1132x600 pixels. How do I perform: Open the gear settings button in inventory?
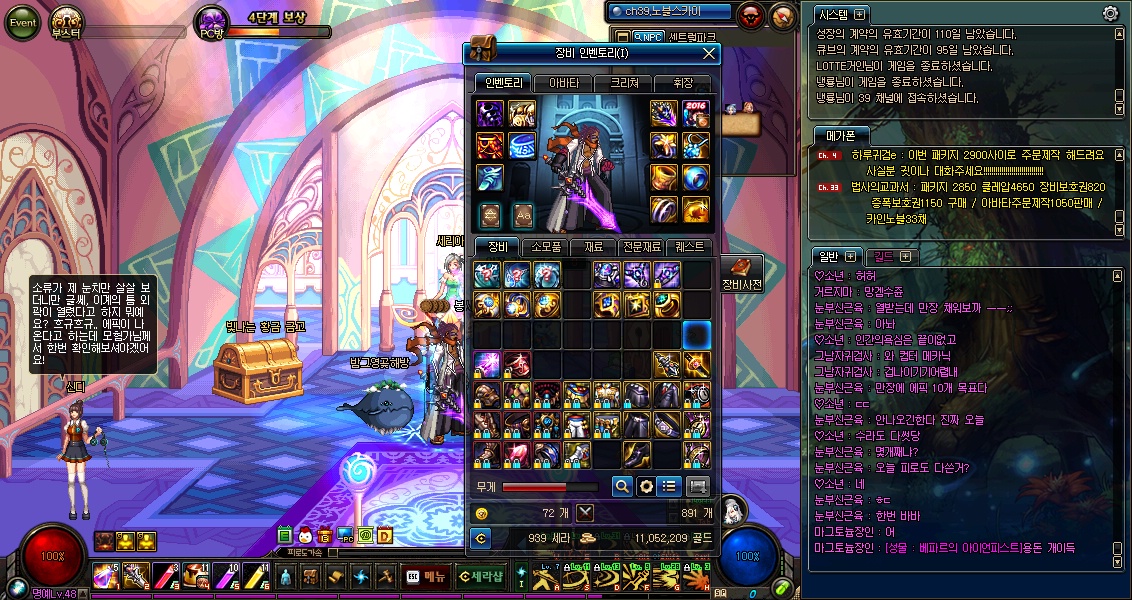[x=646, y=486]
